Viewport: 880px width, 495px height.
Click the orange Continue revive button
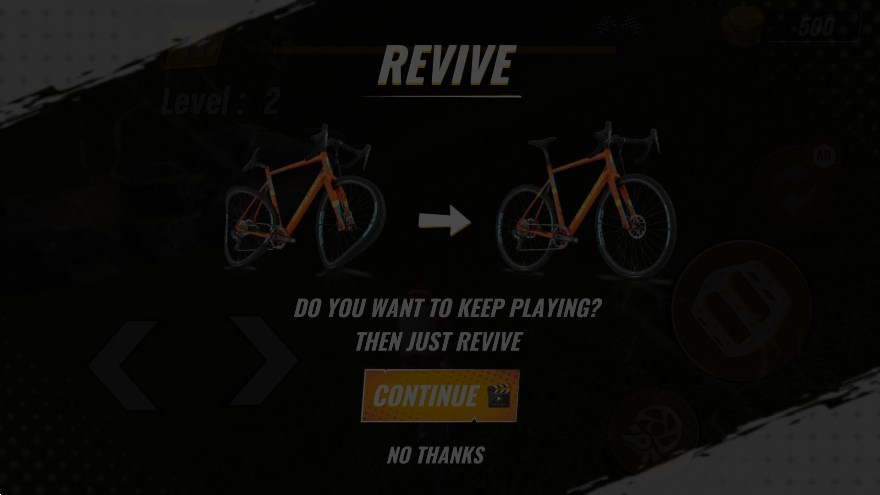click(x=440, y=396)
